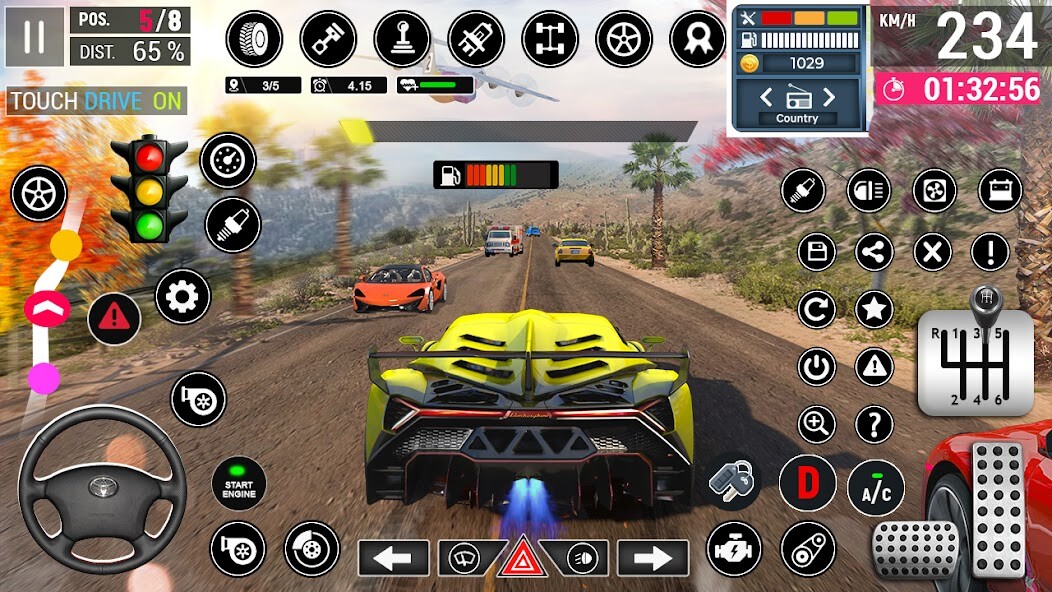The image size is (1052, 592).
Task: Click the question mark help icon
Action: coord(875,425)
